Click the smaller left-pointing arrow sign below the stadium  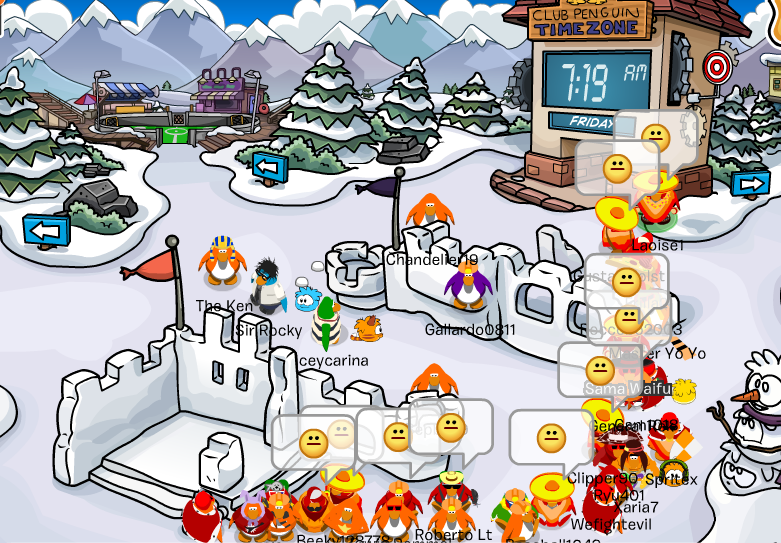[x=269, y=165]
